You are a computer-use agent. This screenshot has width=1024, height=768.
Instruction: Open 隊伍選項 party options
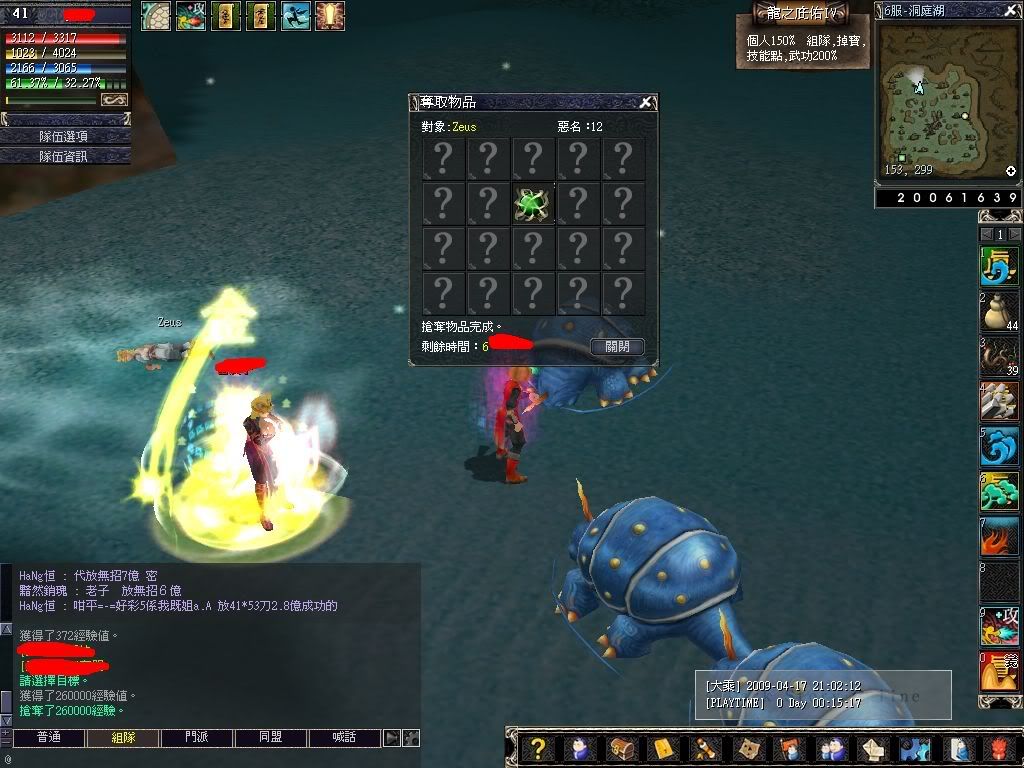click(x=65, y=136)
